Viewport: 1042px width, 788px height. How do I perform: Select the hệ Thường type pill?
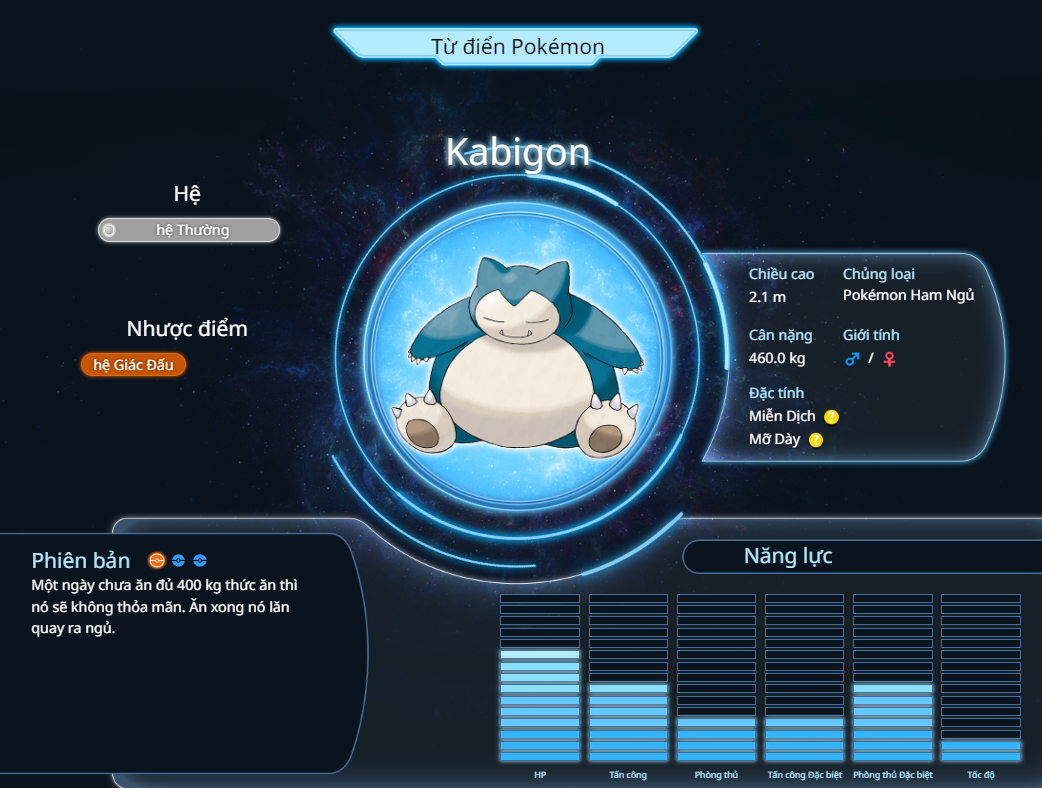pos(189,230)
